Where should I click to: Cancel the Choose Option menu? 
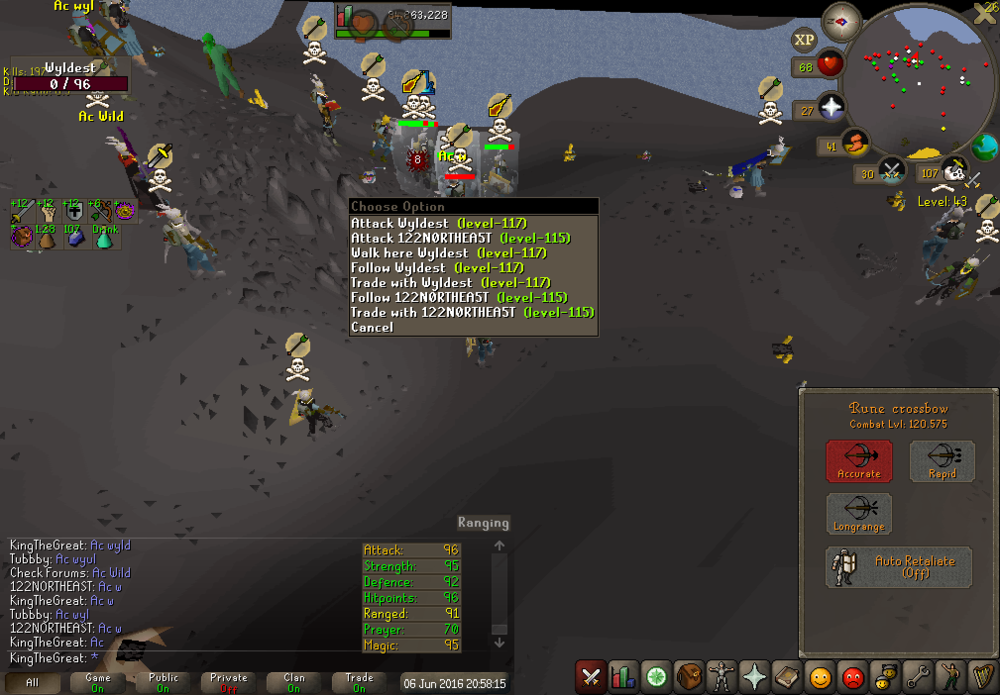[372, 327]
